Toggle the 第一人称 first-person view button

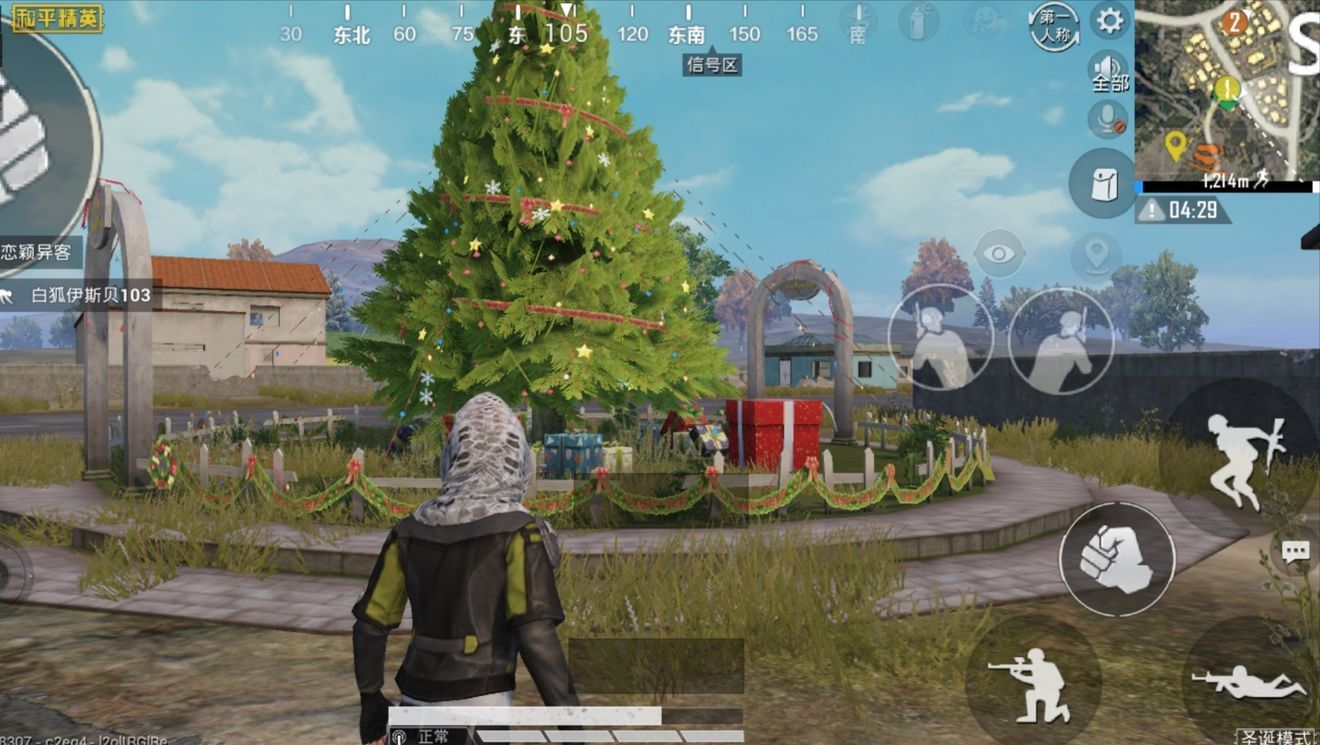1054,25
